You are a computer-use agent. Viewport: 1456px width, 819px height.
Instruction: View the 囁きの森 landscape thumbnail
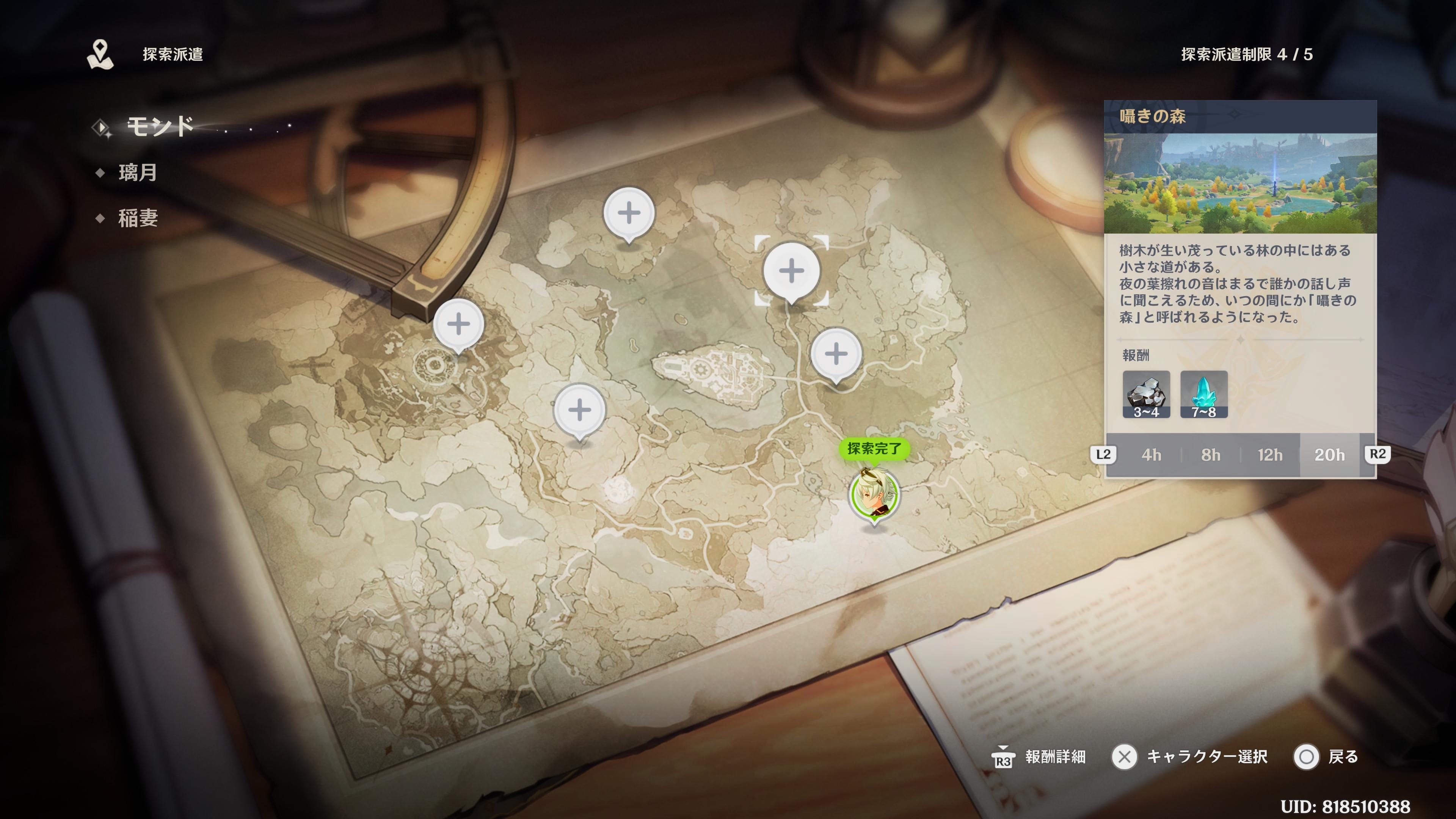pos(1240,183)
